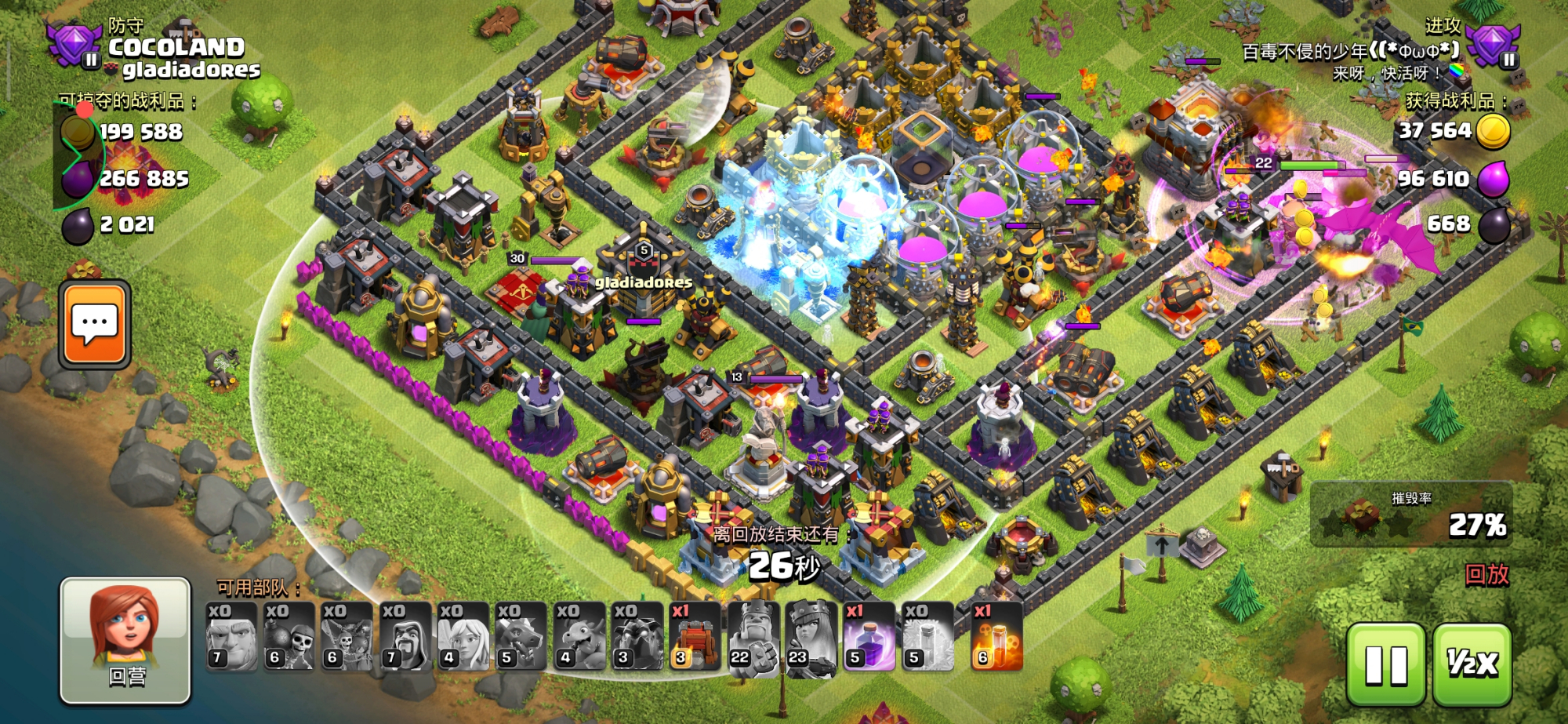Select the Golem troop card

[x=637, y=636]
